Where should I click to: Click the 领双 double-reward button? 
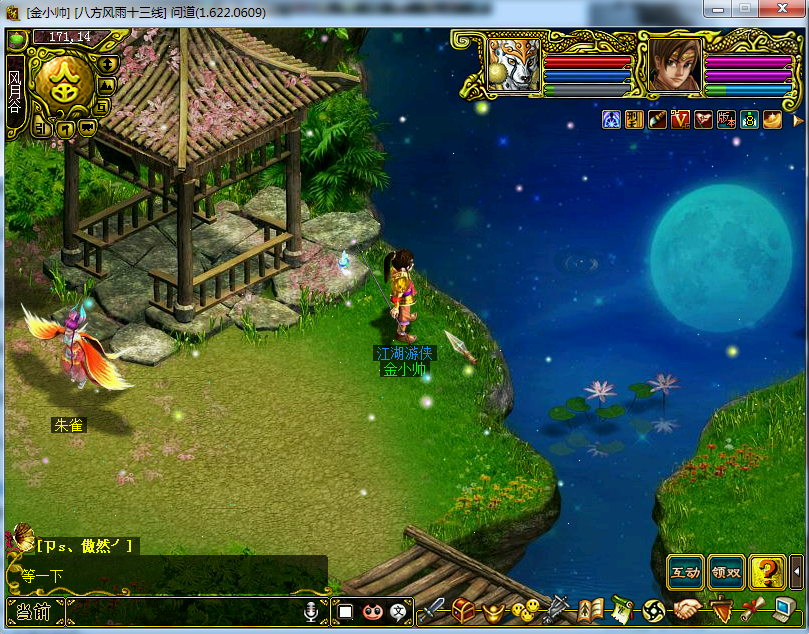click(x=727, y=572)
